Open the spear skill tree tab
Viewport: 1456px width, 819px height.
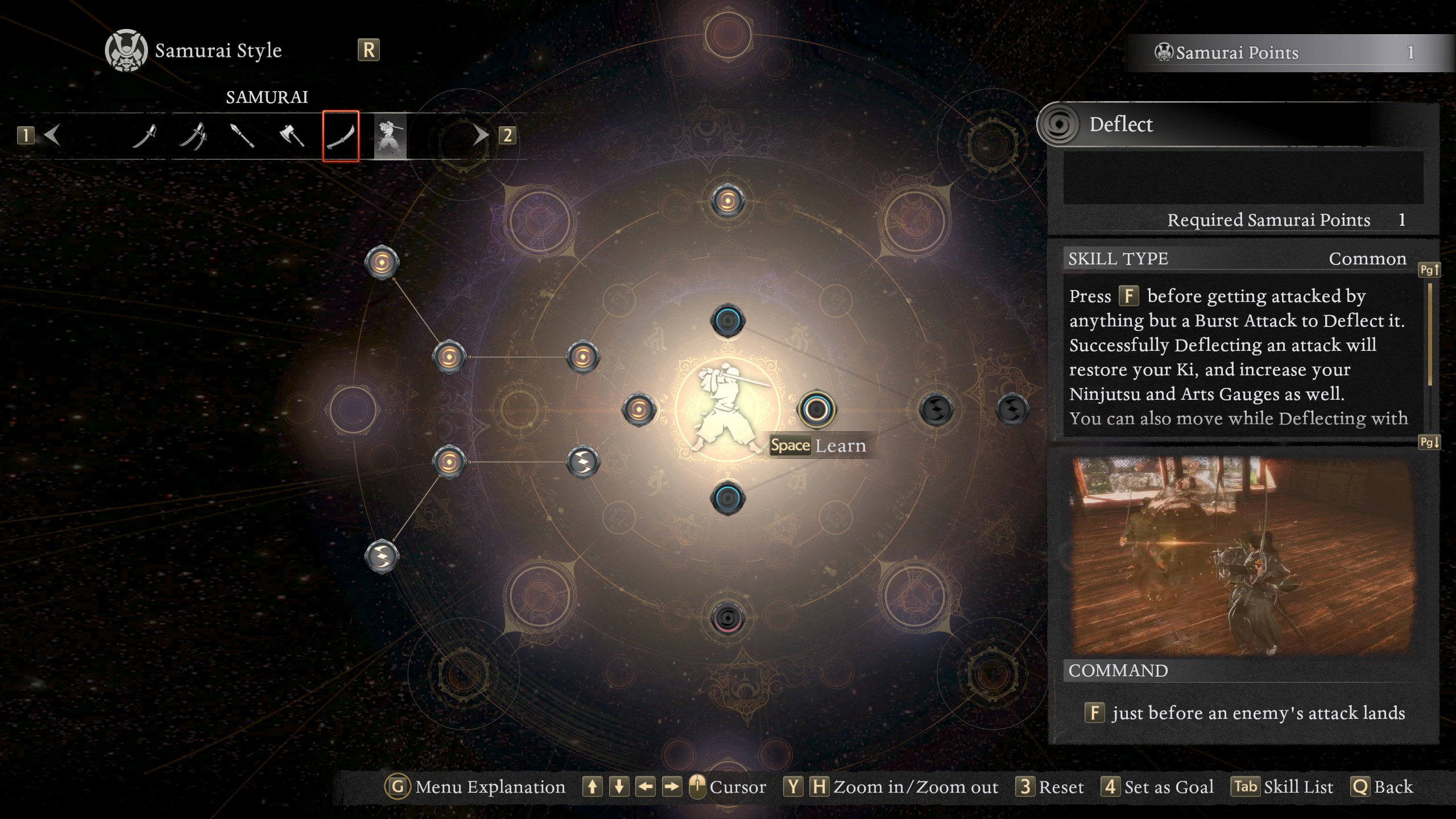coord(242,136)
